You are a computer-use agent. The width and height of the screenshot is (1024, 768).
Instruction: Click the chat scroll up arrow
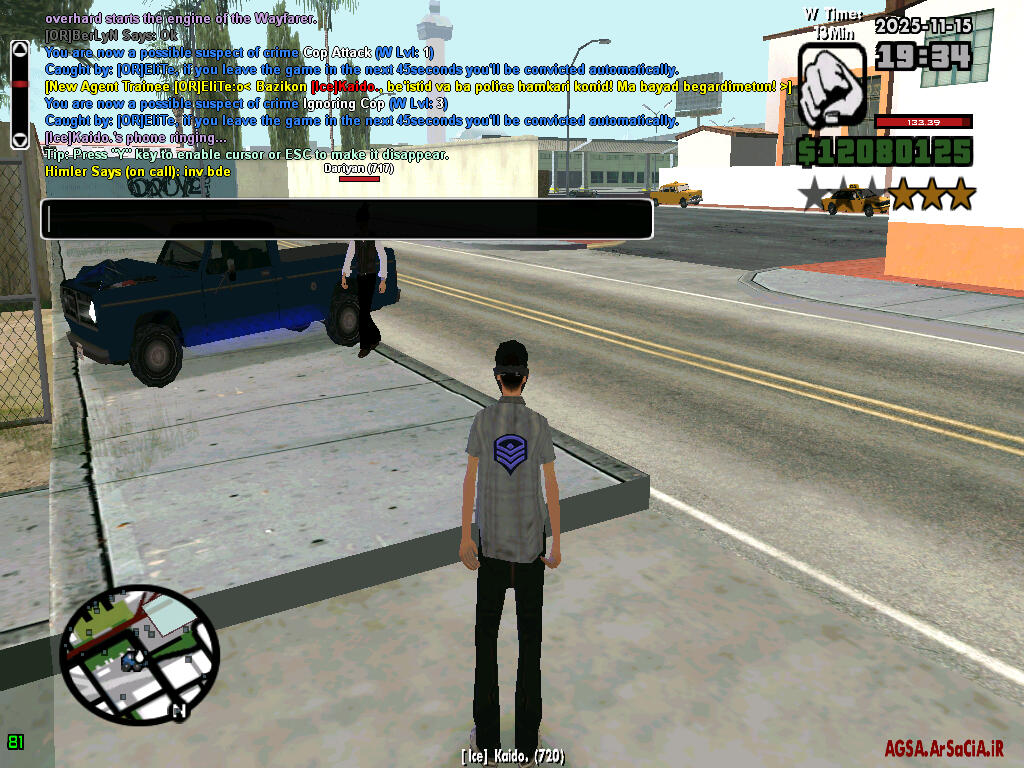(19, 49)
